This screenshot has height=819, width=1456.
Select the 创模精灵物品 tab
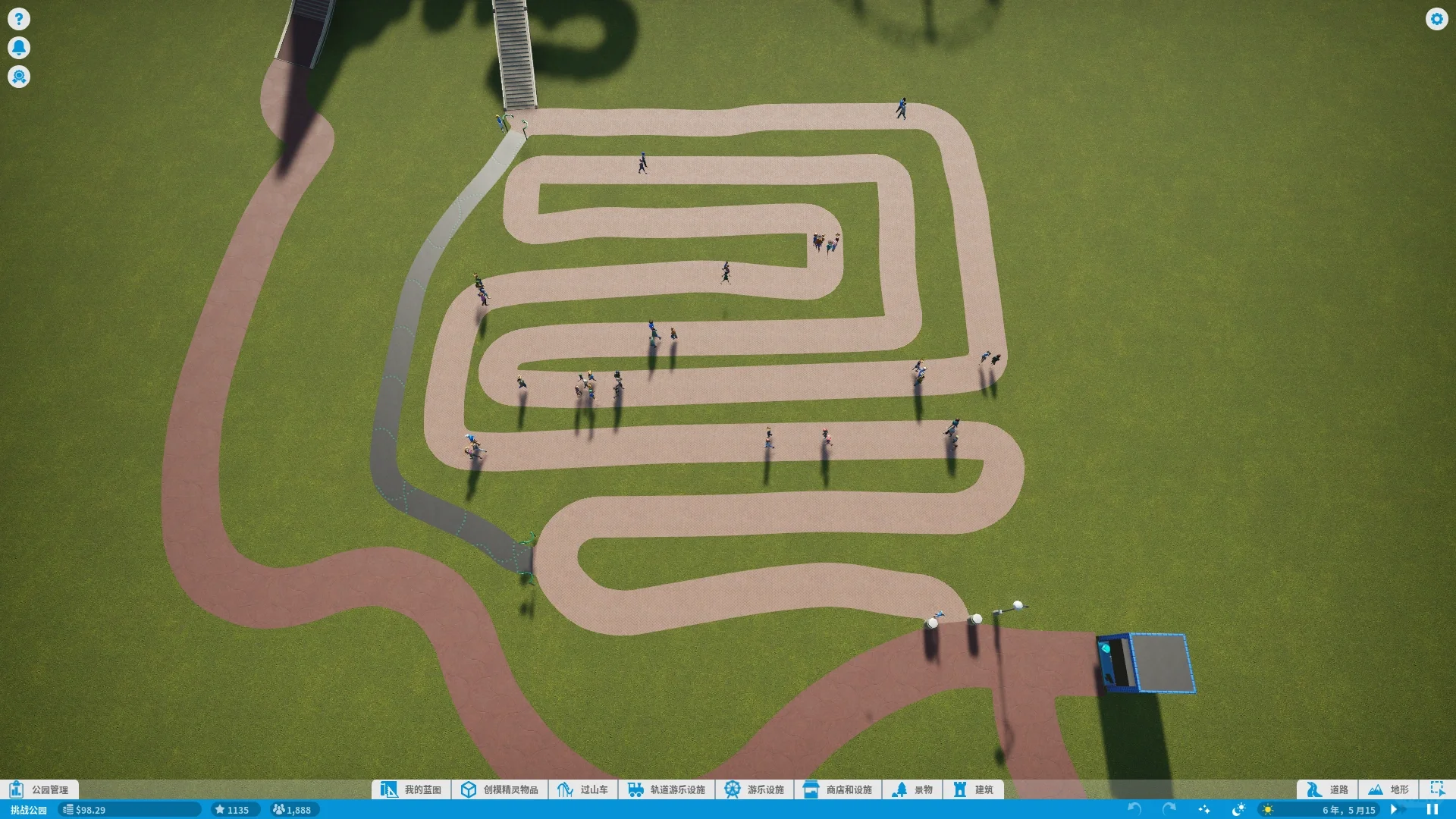point(500,789)
